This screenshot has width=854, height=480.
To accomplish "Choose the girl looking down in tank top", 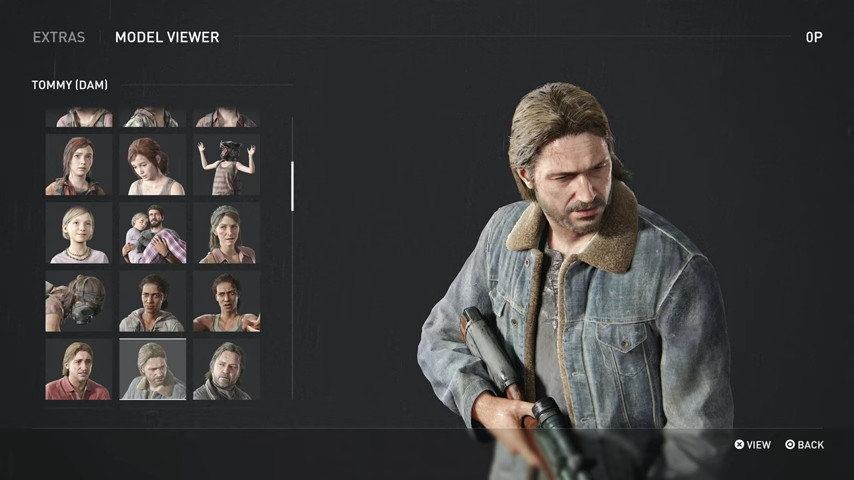I will [152, 165].
